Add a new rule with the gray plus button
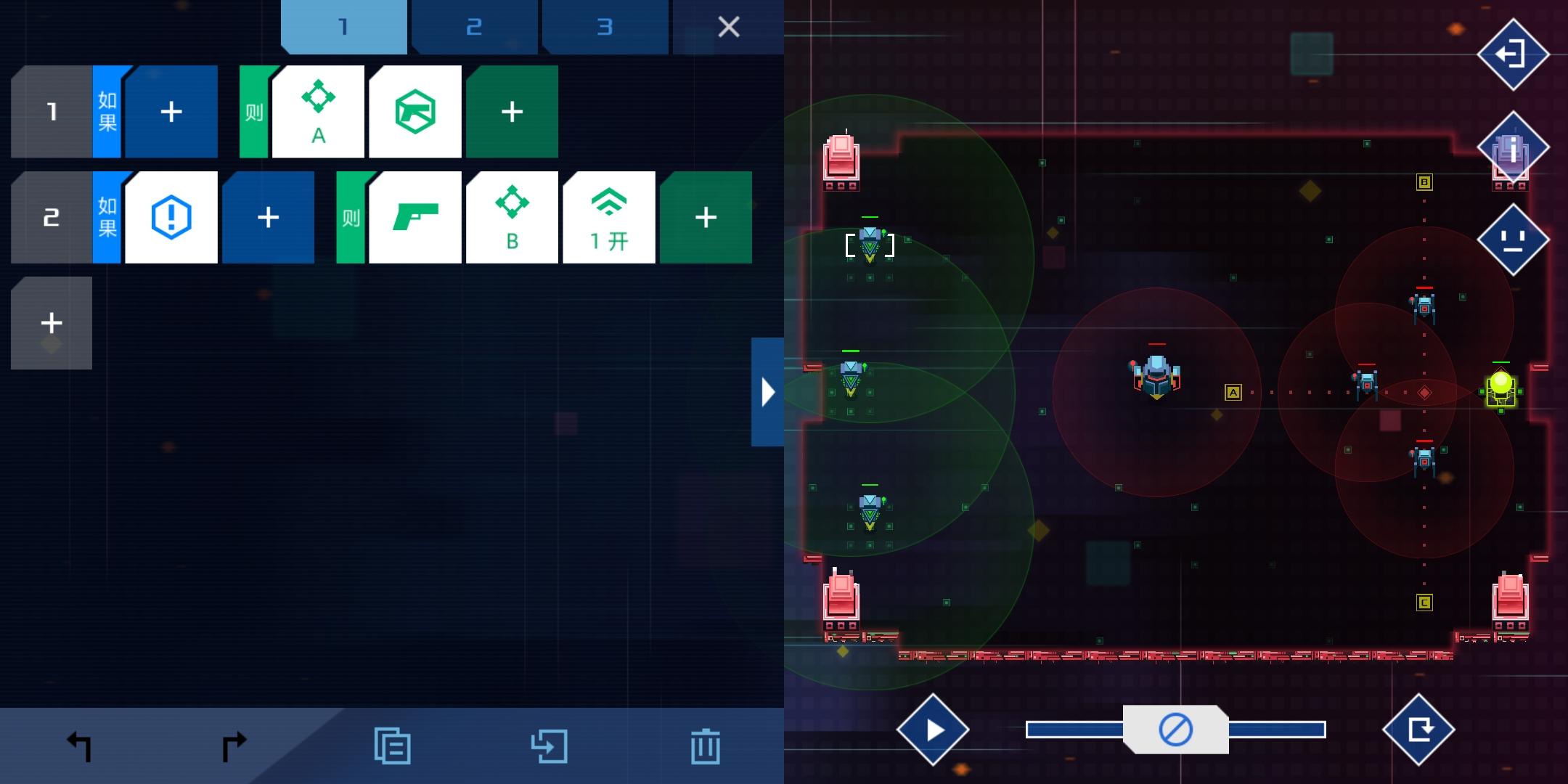The width and height of the screenshot is (1568, 784). point(51,322)
